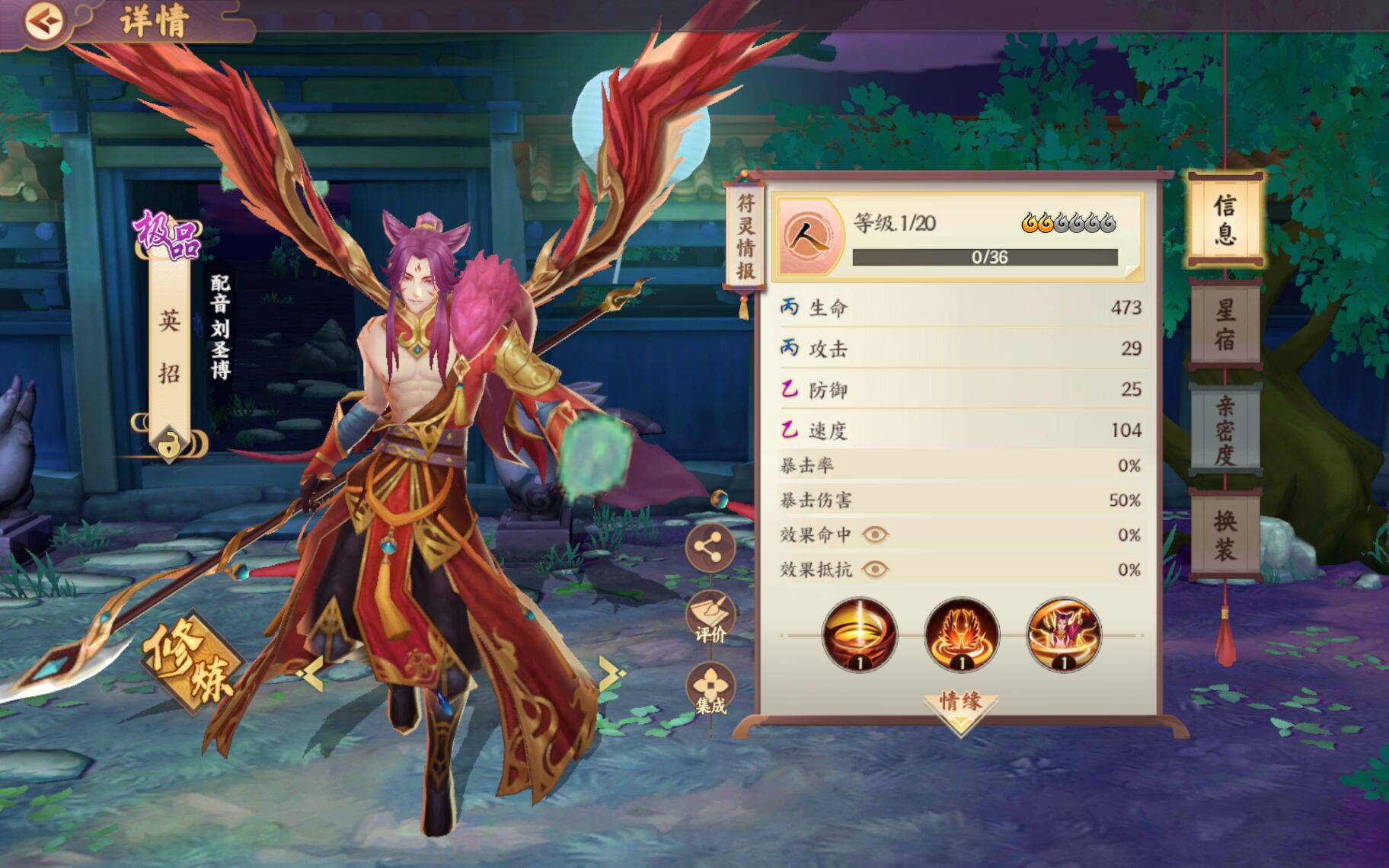Switch to the 换装 tab
This screenshot has height=868, width=1389.
[1225, 535]
